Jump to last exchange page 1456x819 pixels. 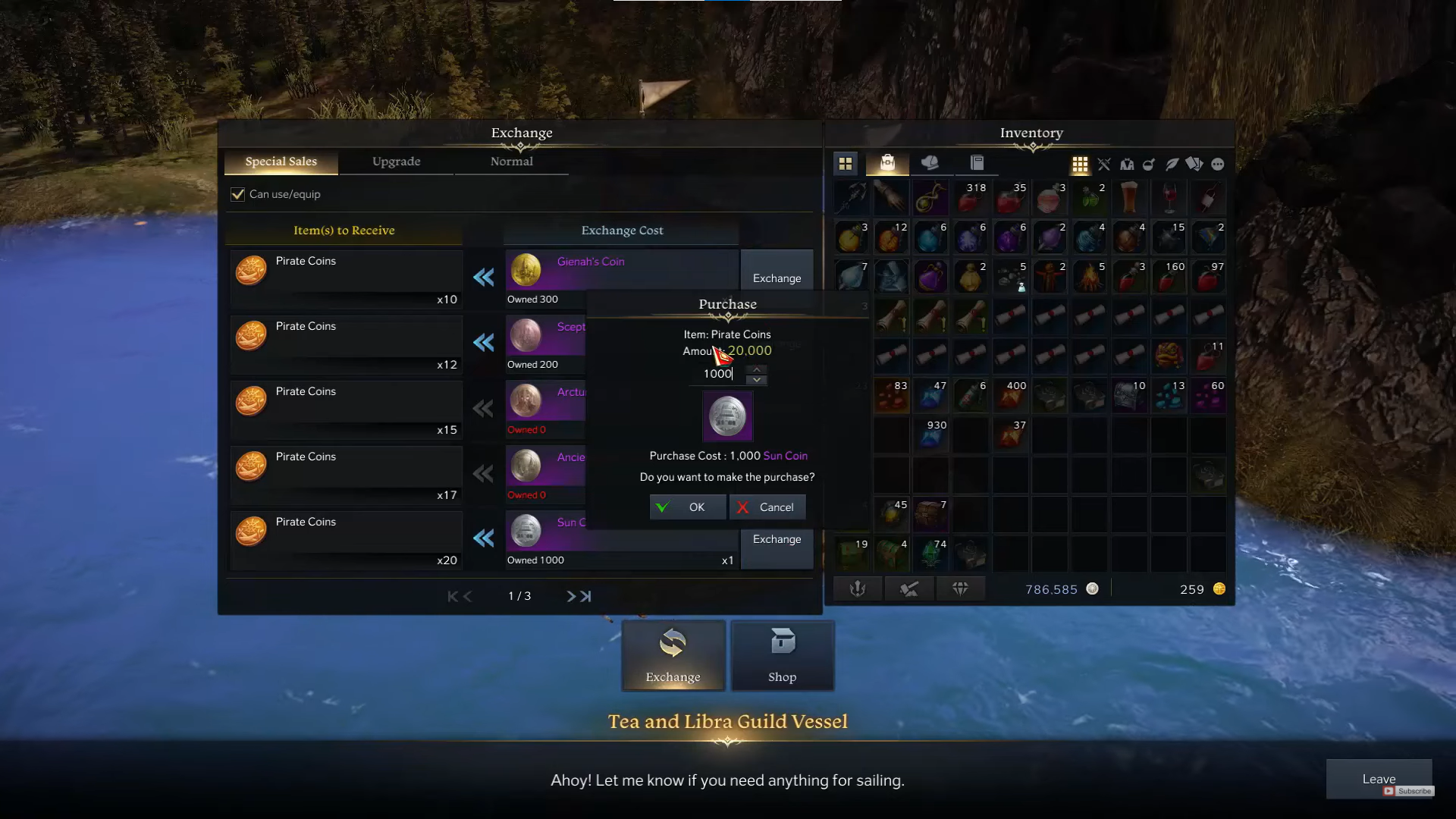coord(586,597)
